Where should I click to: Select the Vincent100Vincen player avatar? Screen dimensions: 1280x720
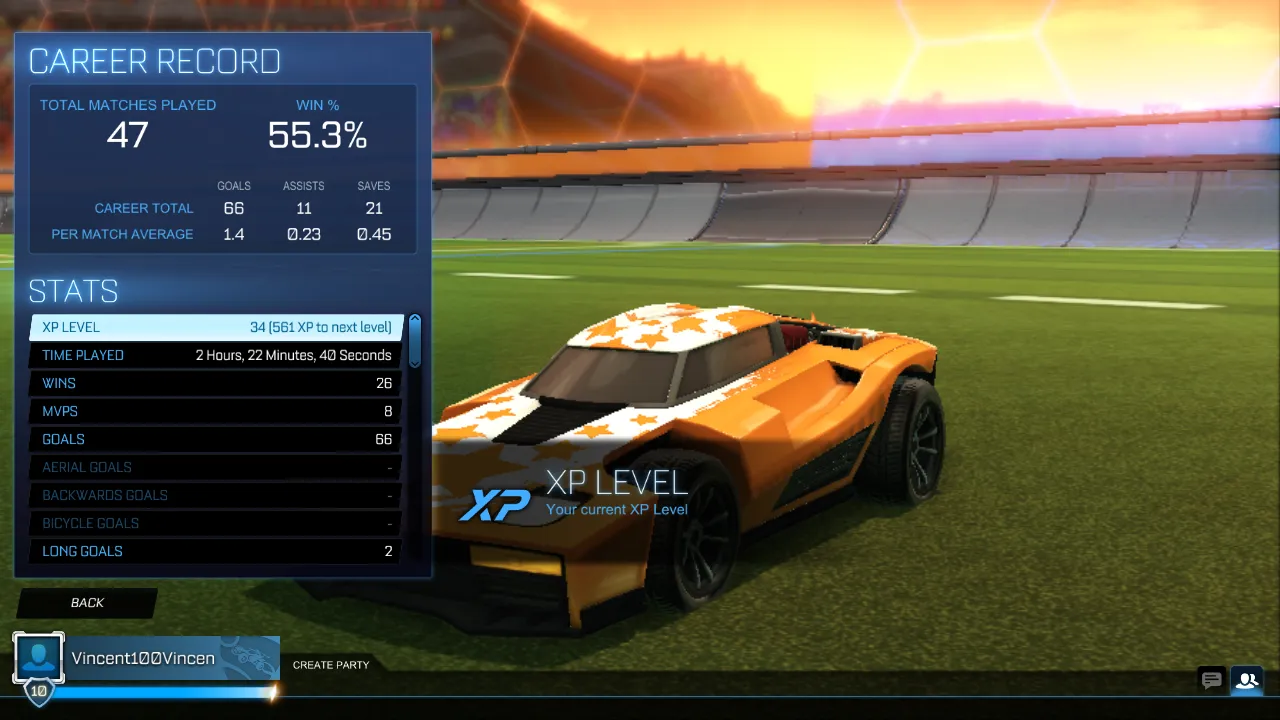point(38,657)
